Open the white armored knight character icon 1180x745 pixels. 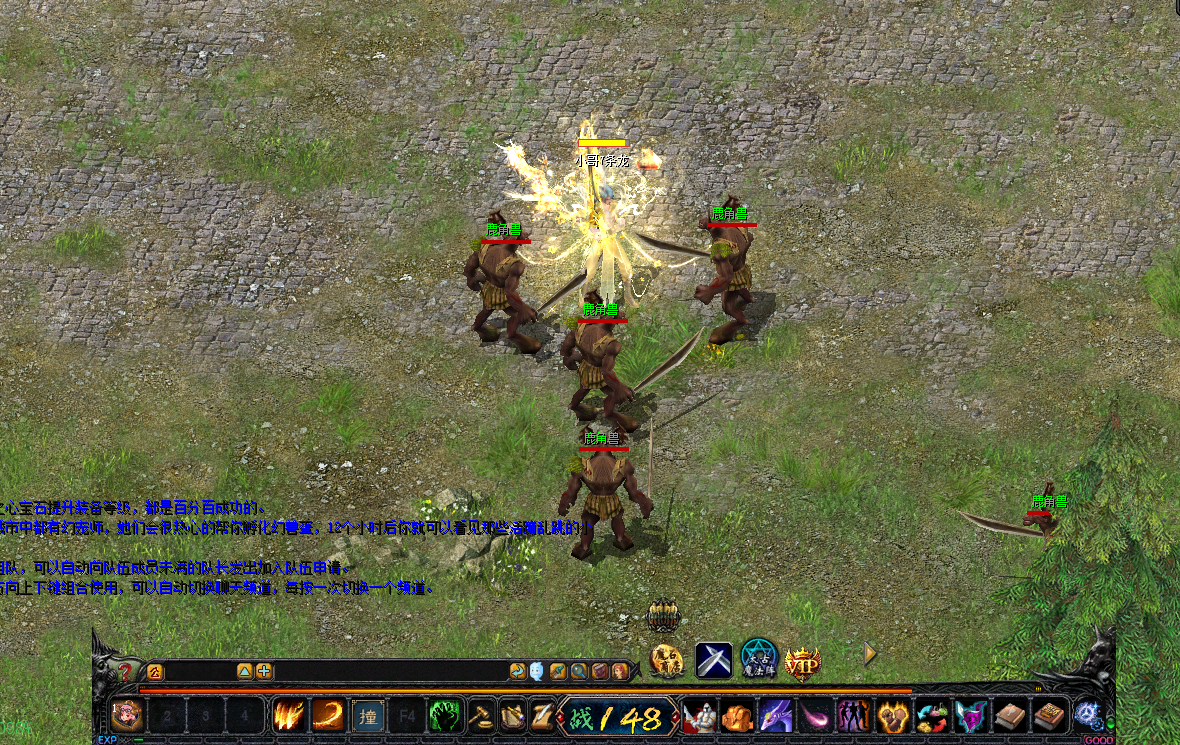tap(699, 716)
